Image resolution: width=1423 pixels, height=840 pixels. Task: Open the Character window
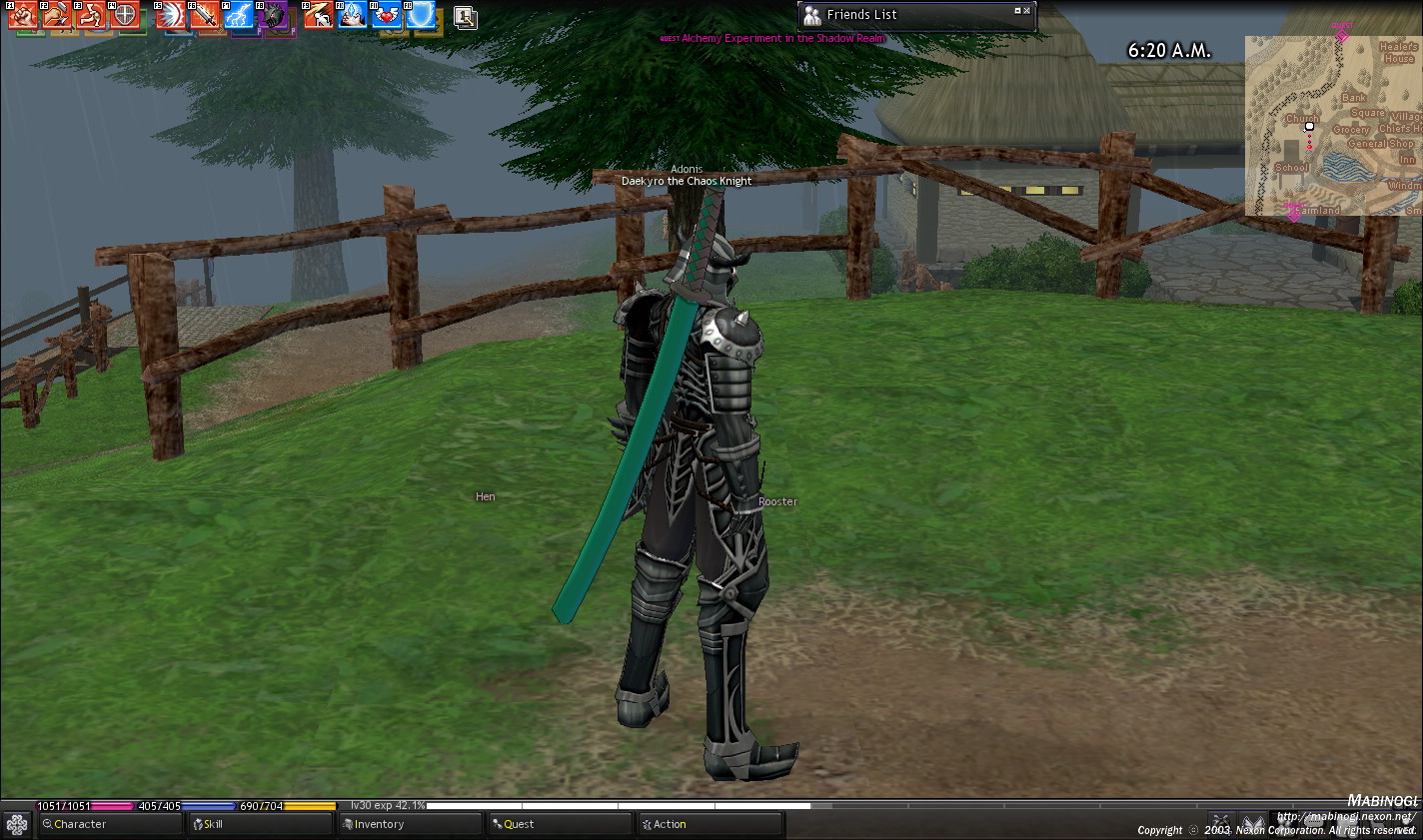pyautogui.click(x=110, y=824)
